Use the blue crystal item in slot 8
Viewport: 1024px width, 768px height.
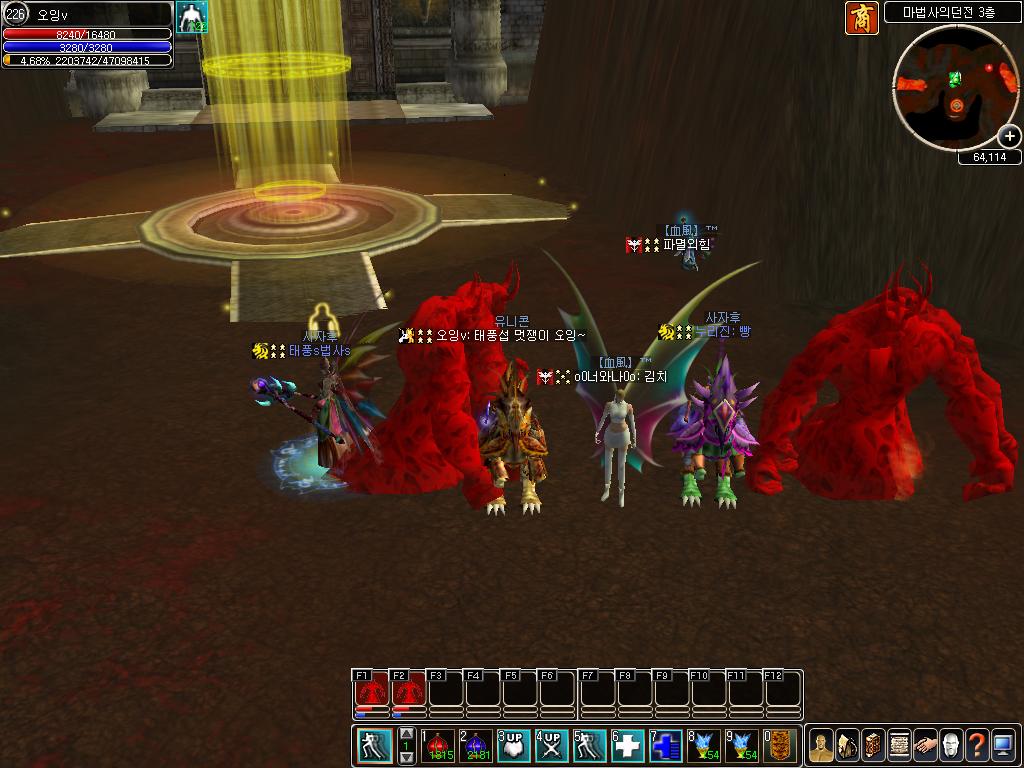pyautogui.click(x=703, y=746)
